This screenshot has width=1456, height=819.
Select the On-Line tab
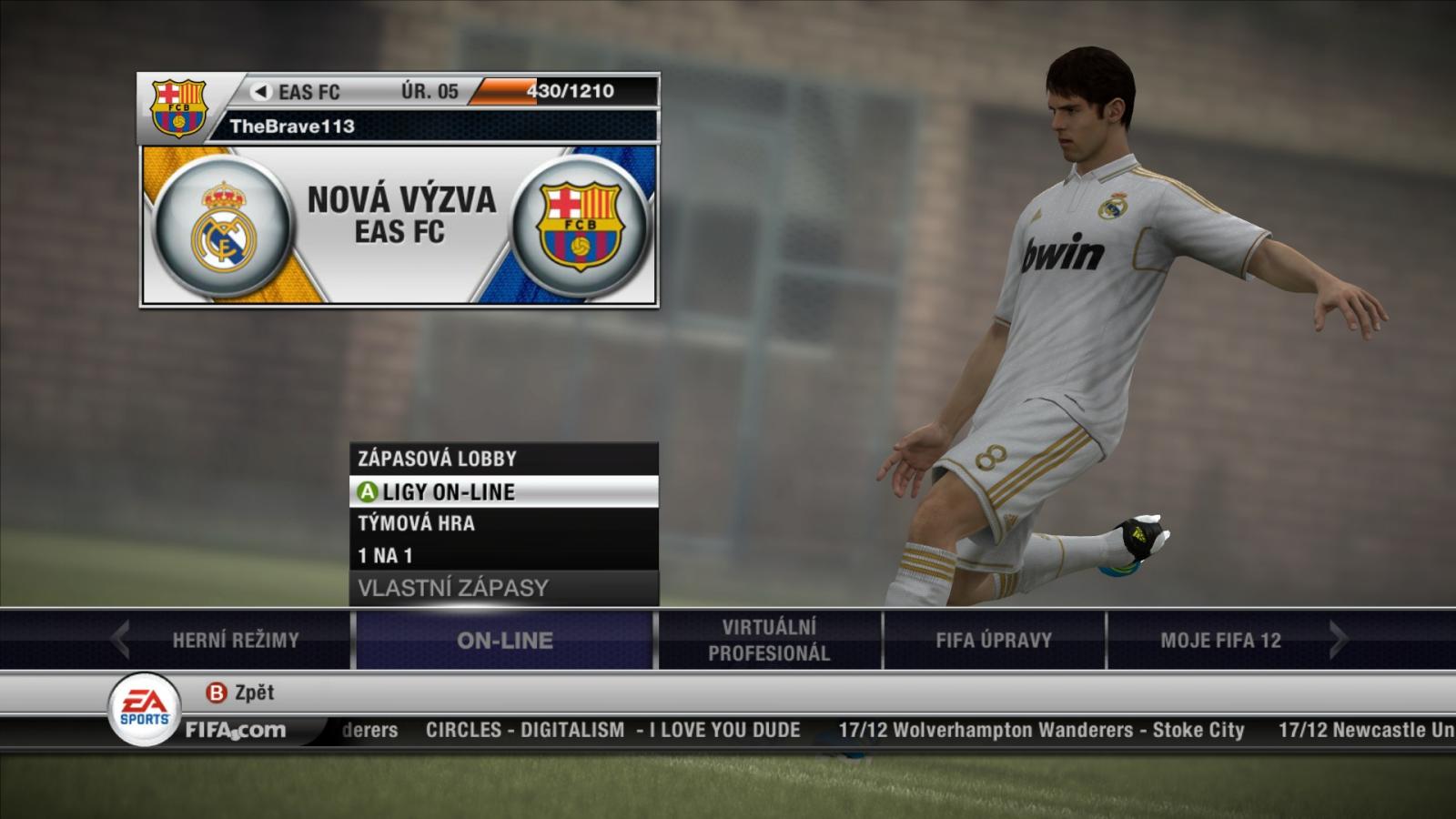[x=504, y=640]
